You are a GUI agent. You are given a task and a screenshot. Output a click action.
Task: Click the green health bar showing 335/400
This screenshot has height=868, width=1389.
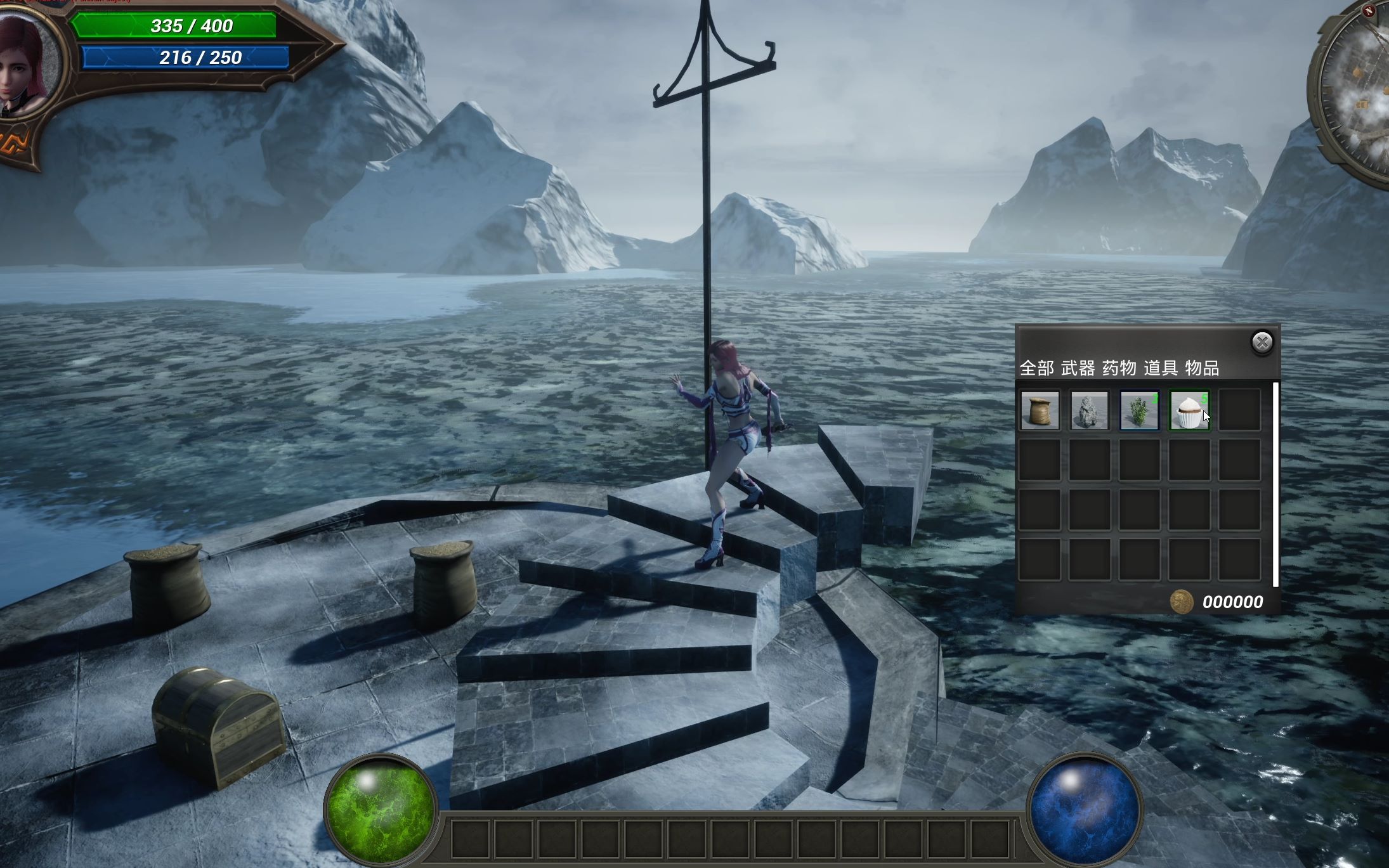190,26
